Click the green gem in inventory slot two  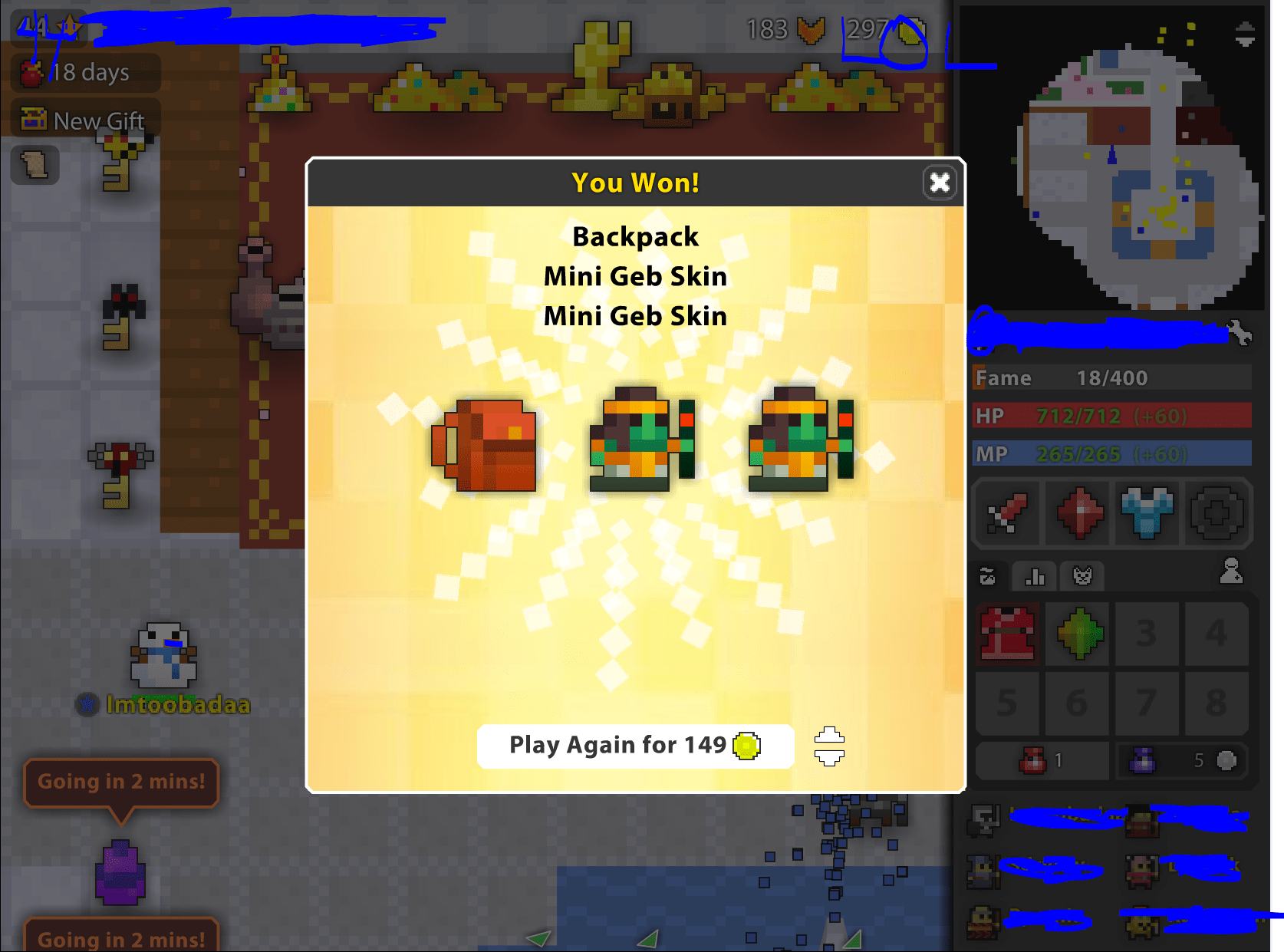[1077, 634]
